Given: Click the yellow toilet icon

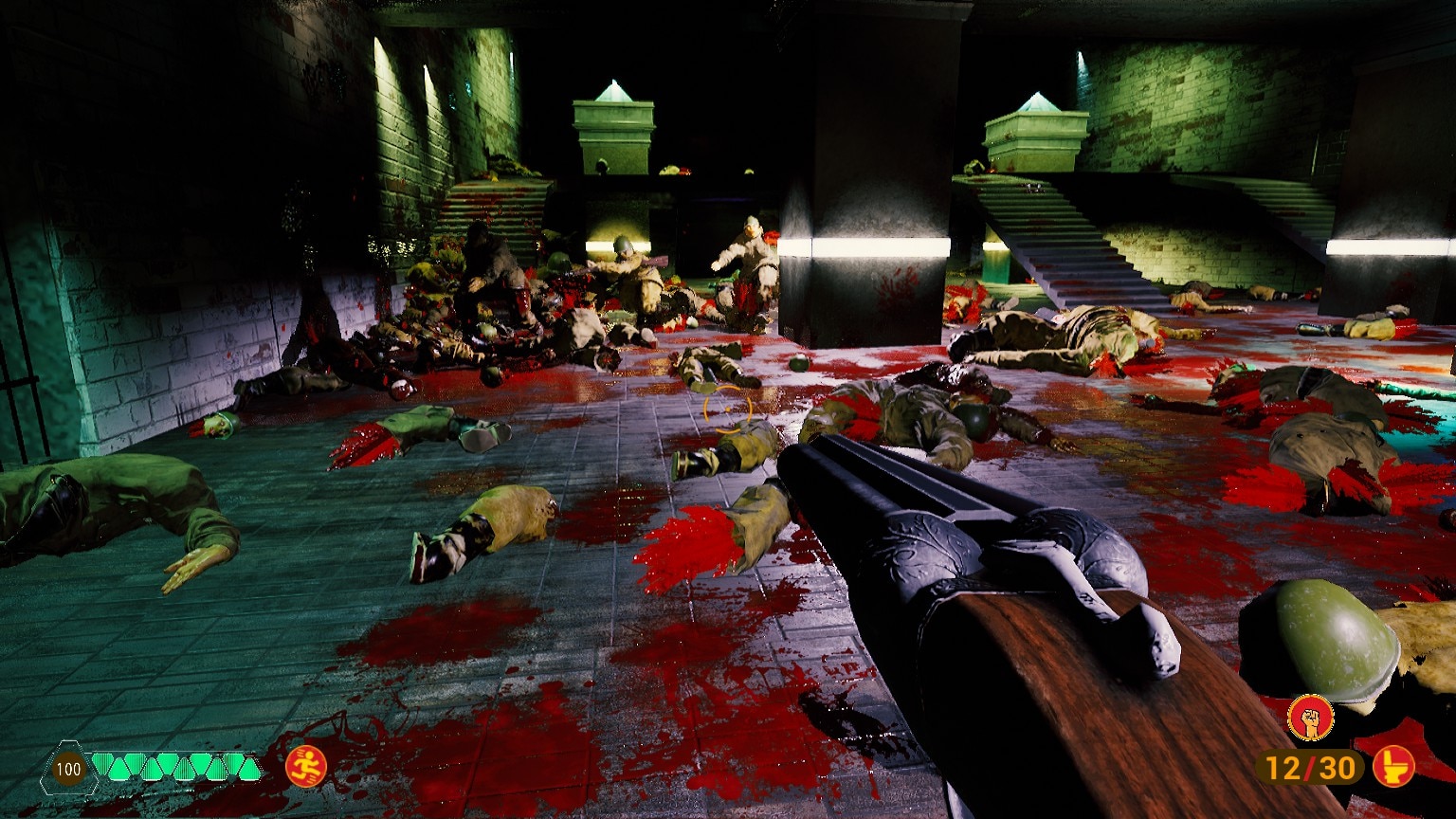Looking at the screenshot, I should (1392, 766).
